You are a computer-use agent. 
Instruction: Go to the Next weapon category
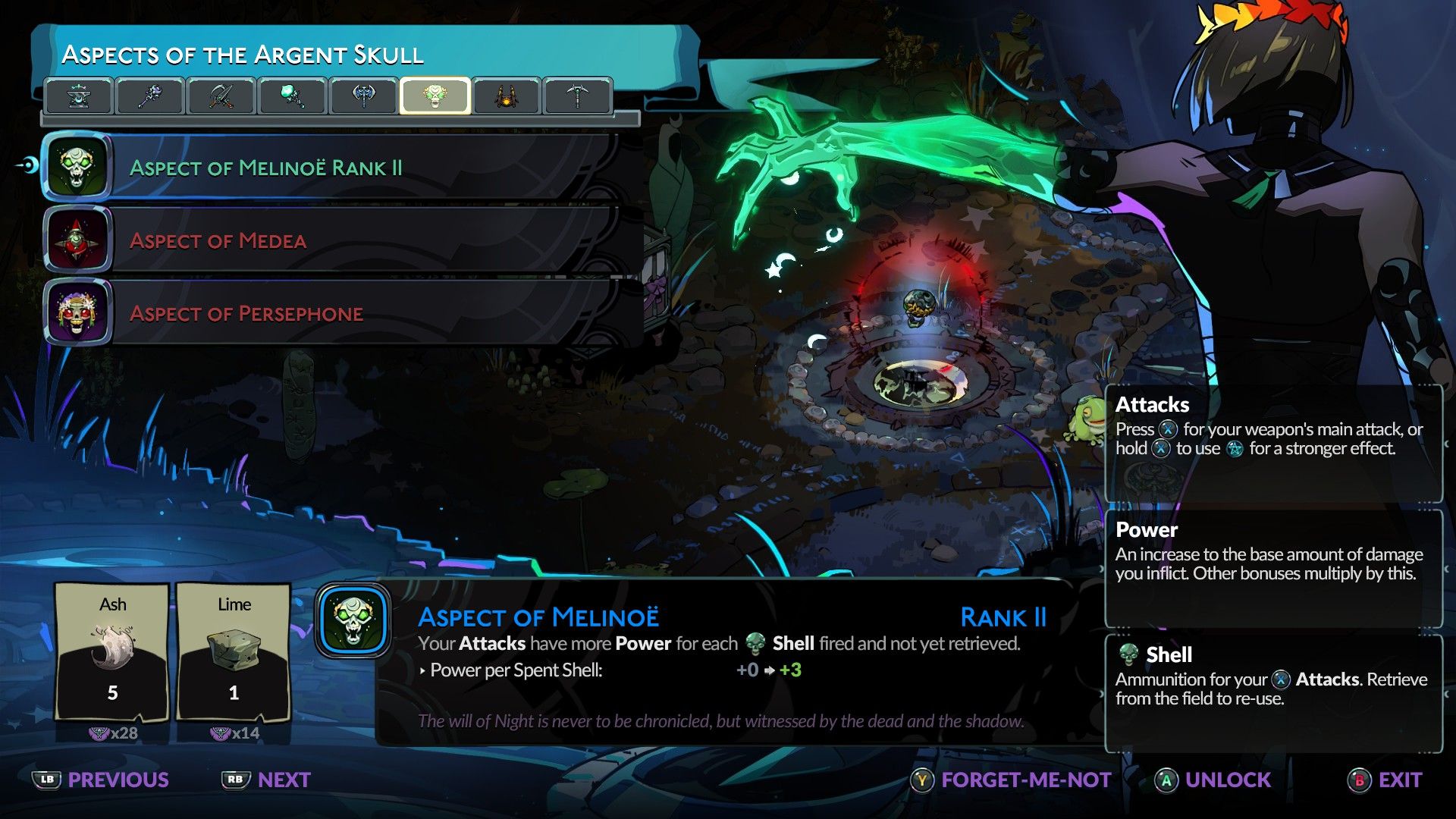267,780
